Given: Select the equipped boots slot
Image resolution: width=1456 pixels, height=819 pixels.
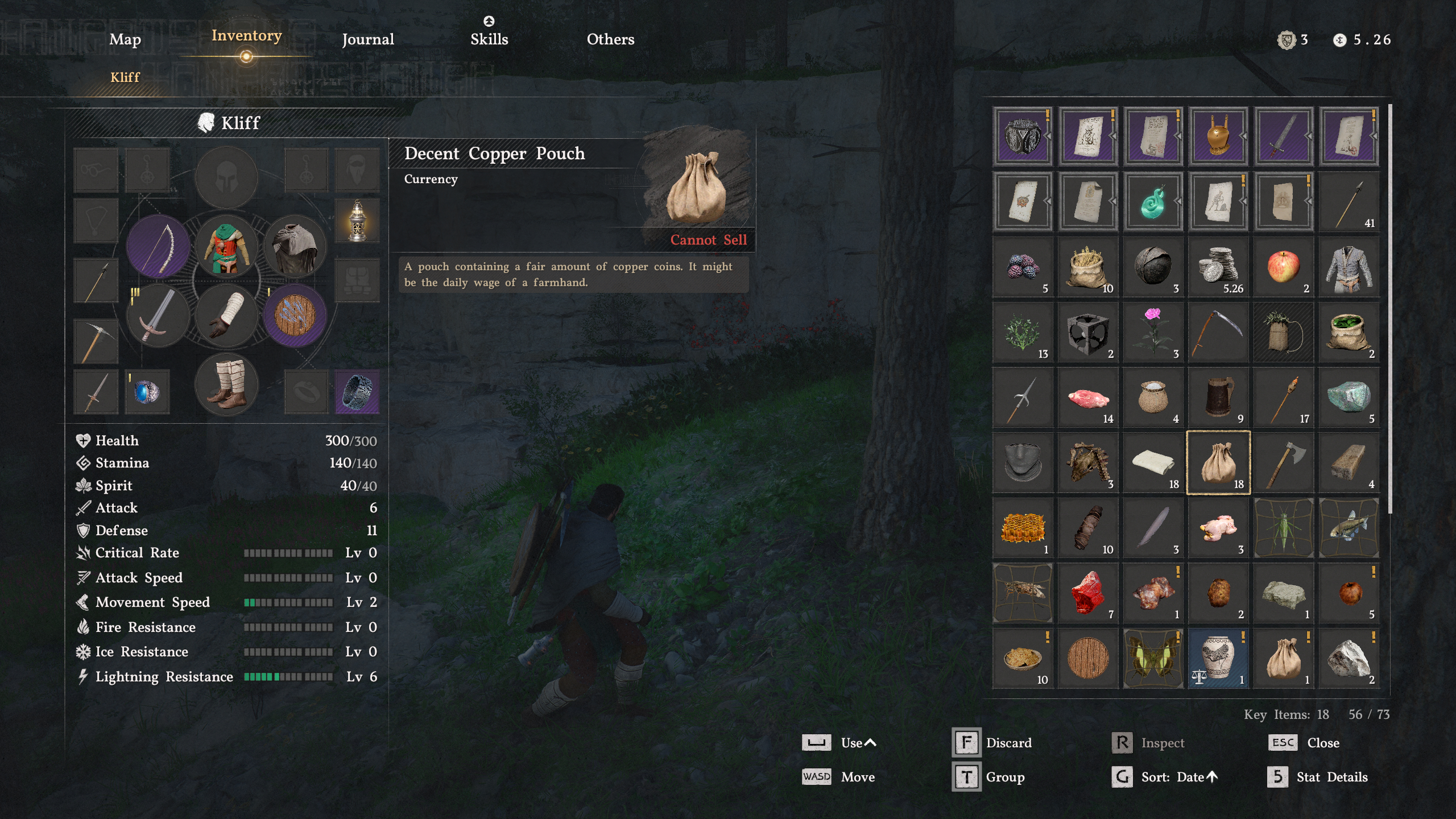Looking at the screenshot, I should click(x=226, y=385).
